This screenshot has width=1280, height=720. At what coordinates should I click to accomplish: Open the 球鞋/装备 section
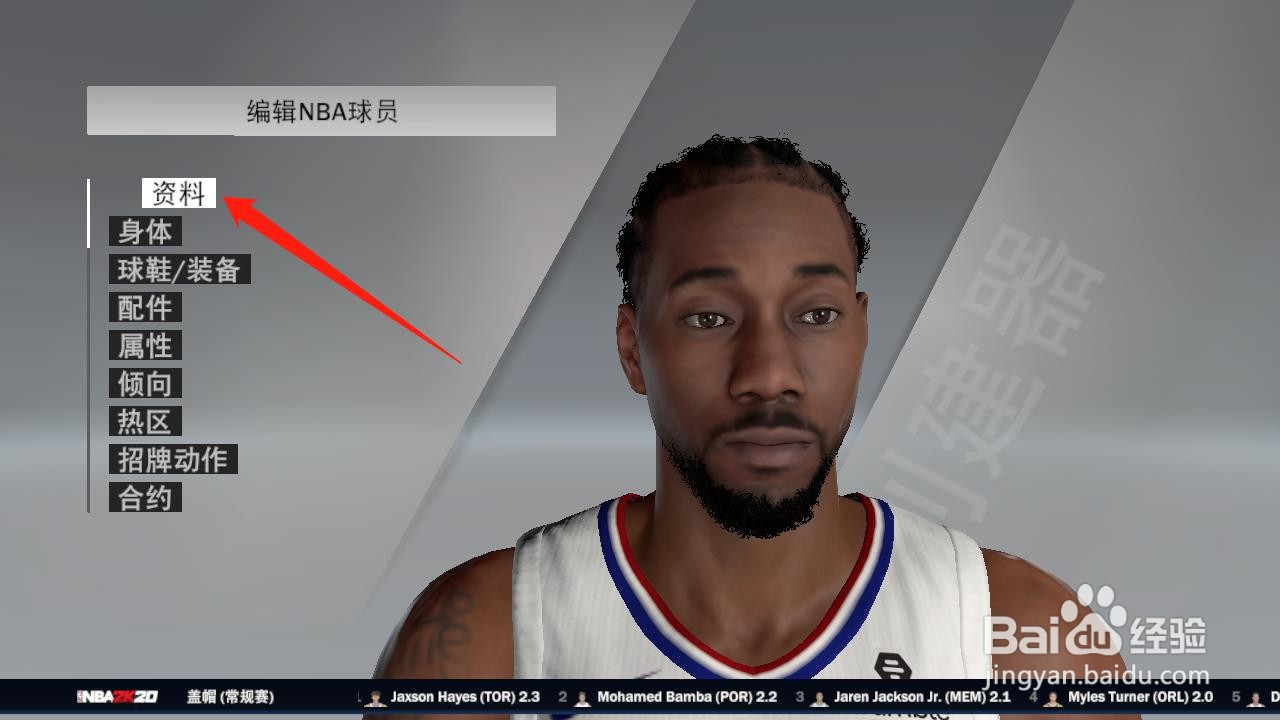180,269
